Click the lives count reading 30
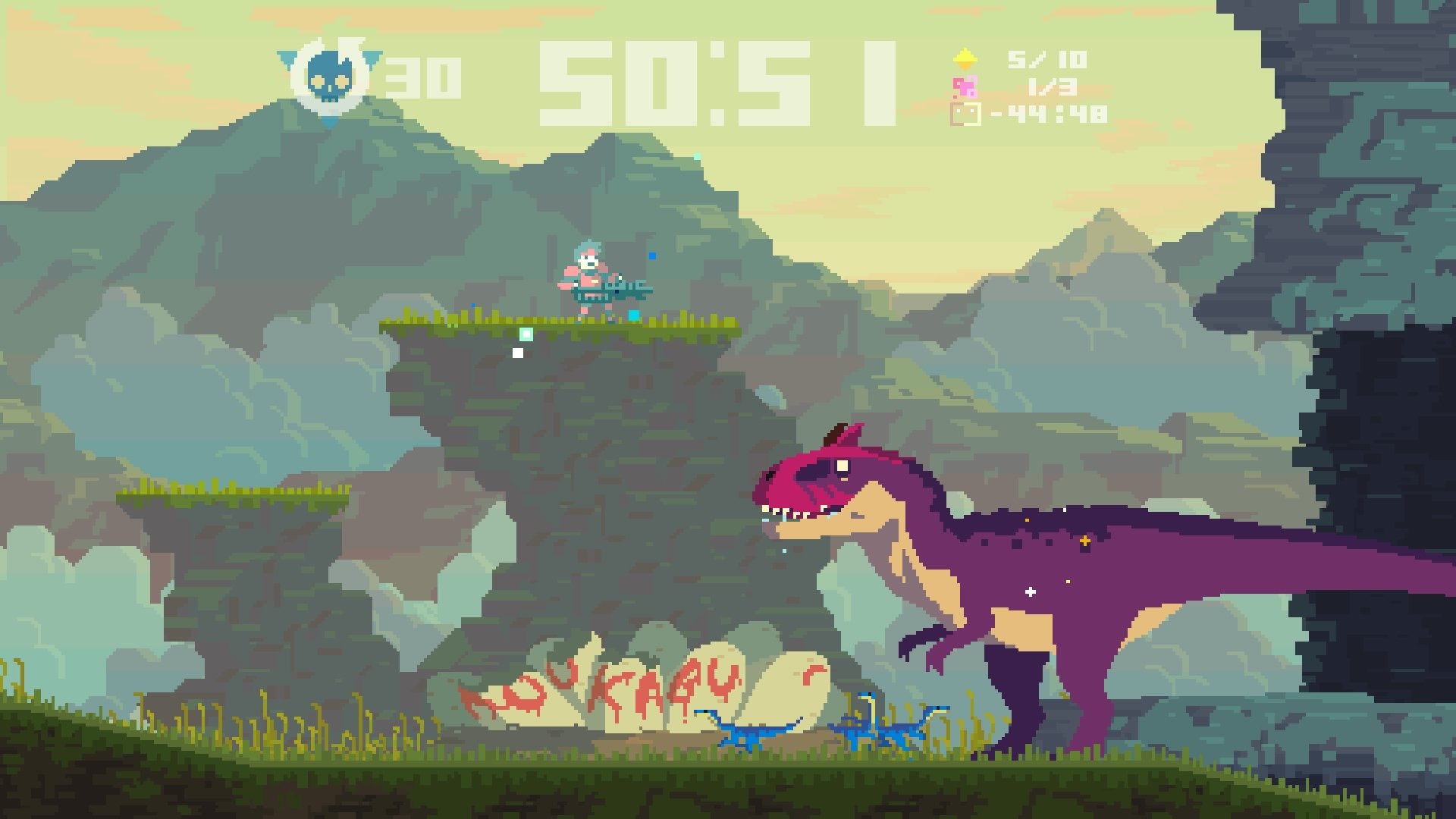 pyautogui.click(x=422, y=74)
